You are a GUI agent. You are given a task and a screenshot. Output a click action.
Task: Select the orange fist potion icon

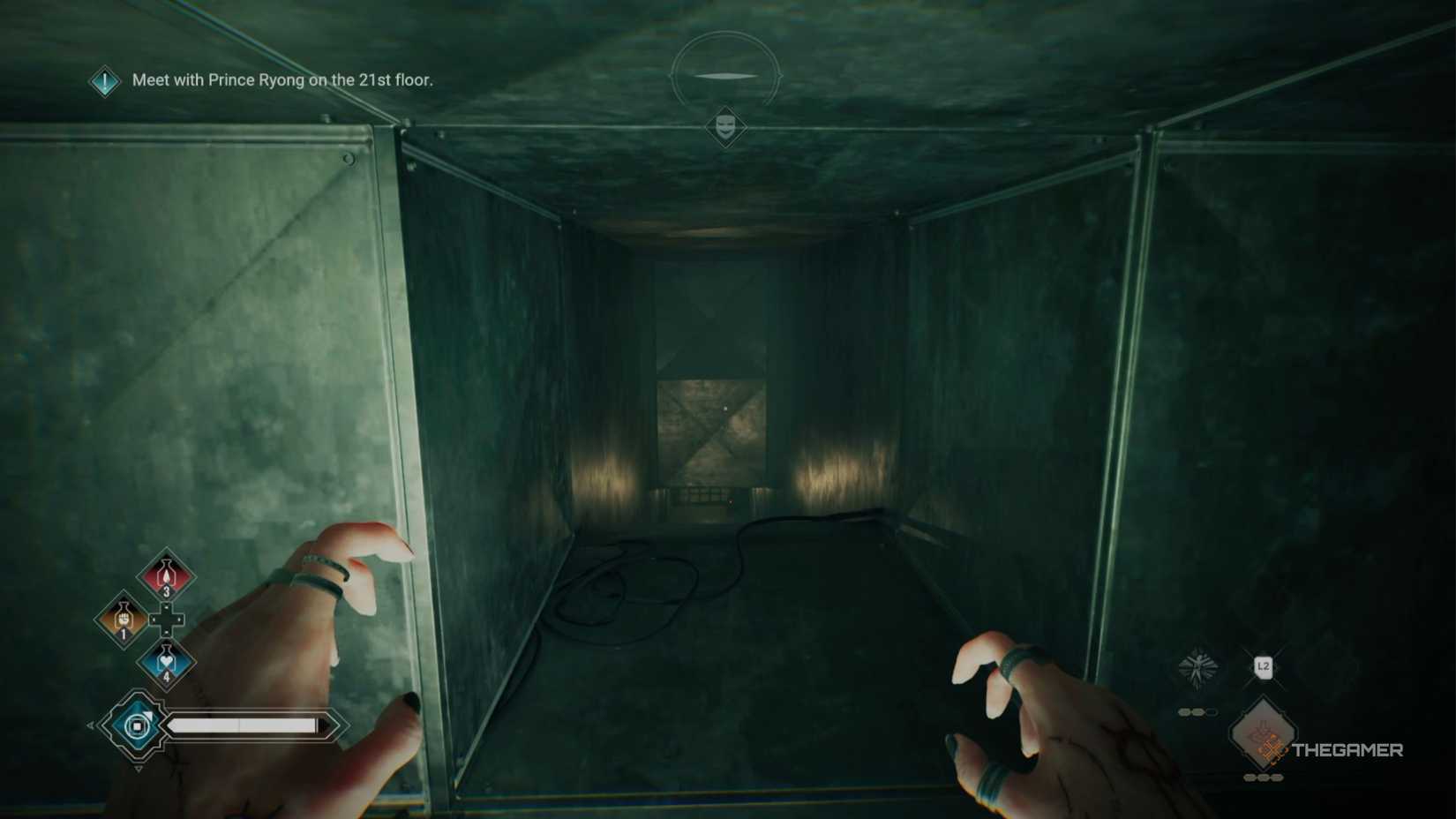pos(124,620)
